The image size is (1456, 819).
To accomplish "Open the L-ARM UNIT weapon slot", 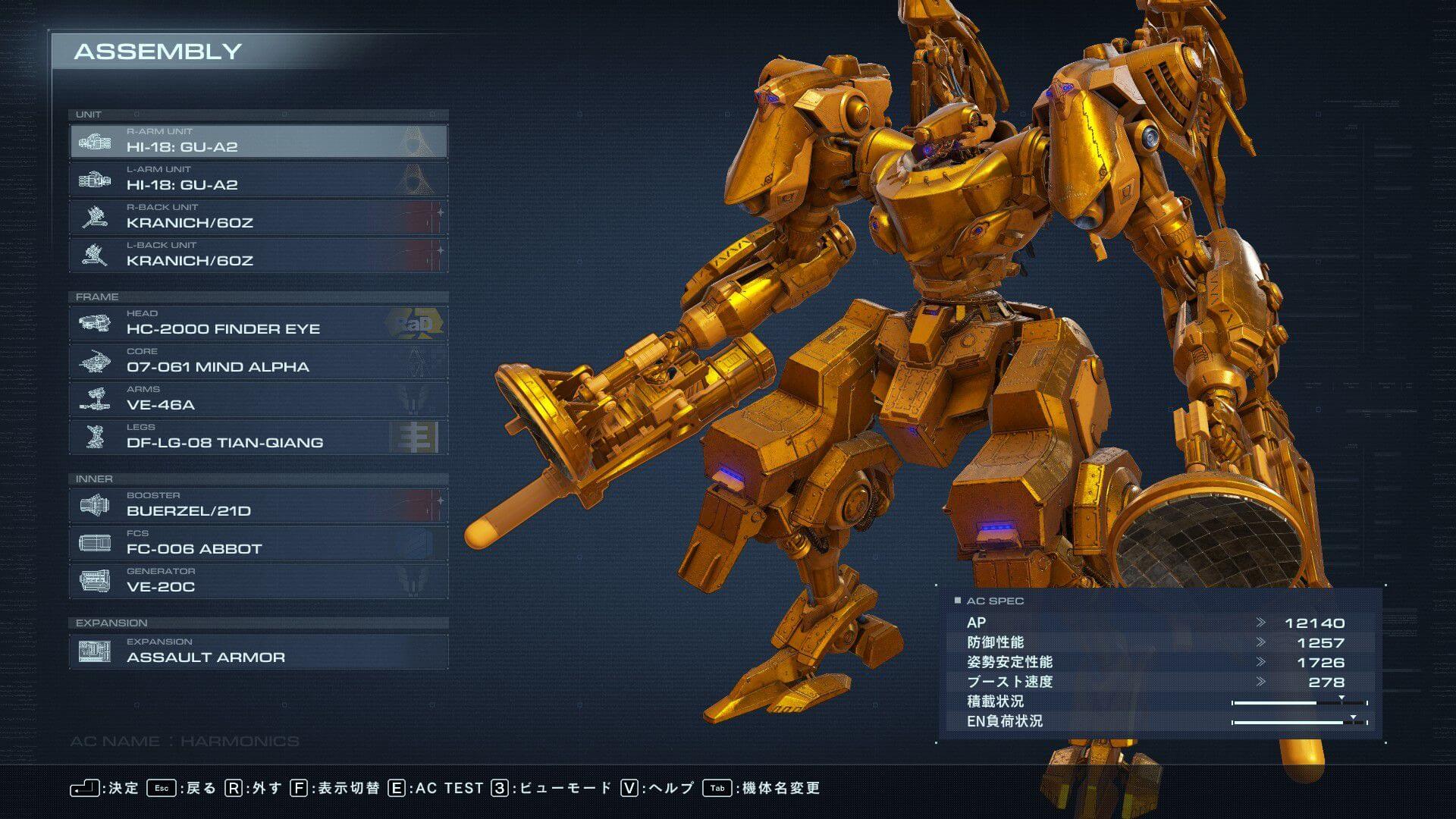I will click(x=259, y=179).
